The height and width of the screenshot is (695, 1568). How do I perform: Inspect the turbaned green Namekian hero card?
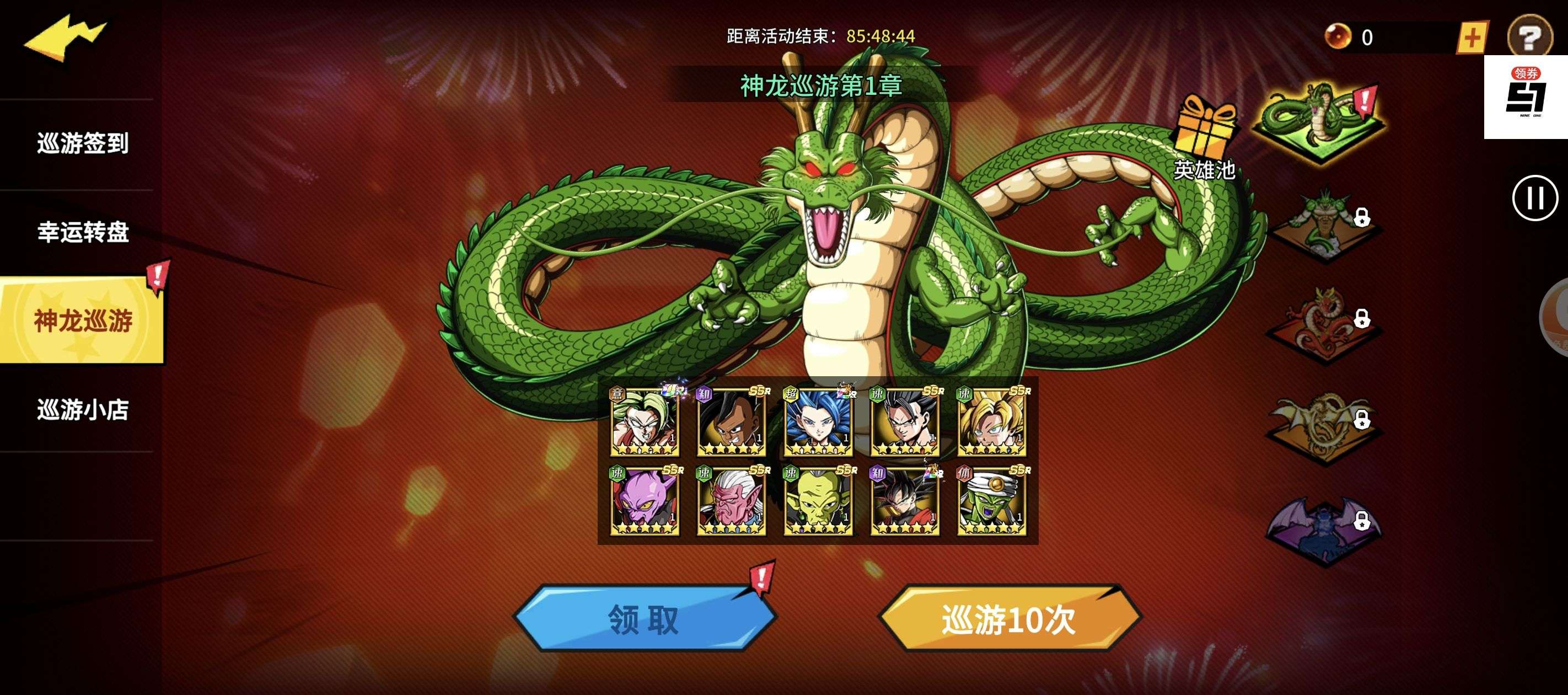click(991, 501)
